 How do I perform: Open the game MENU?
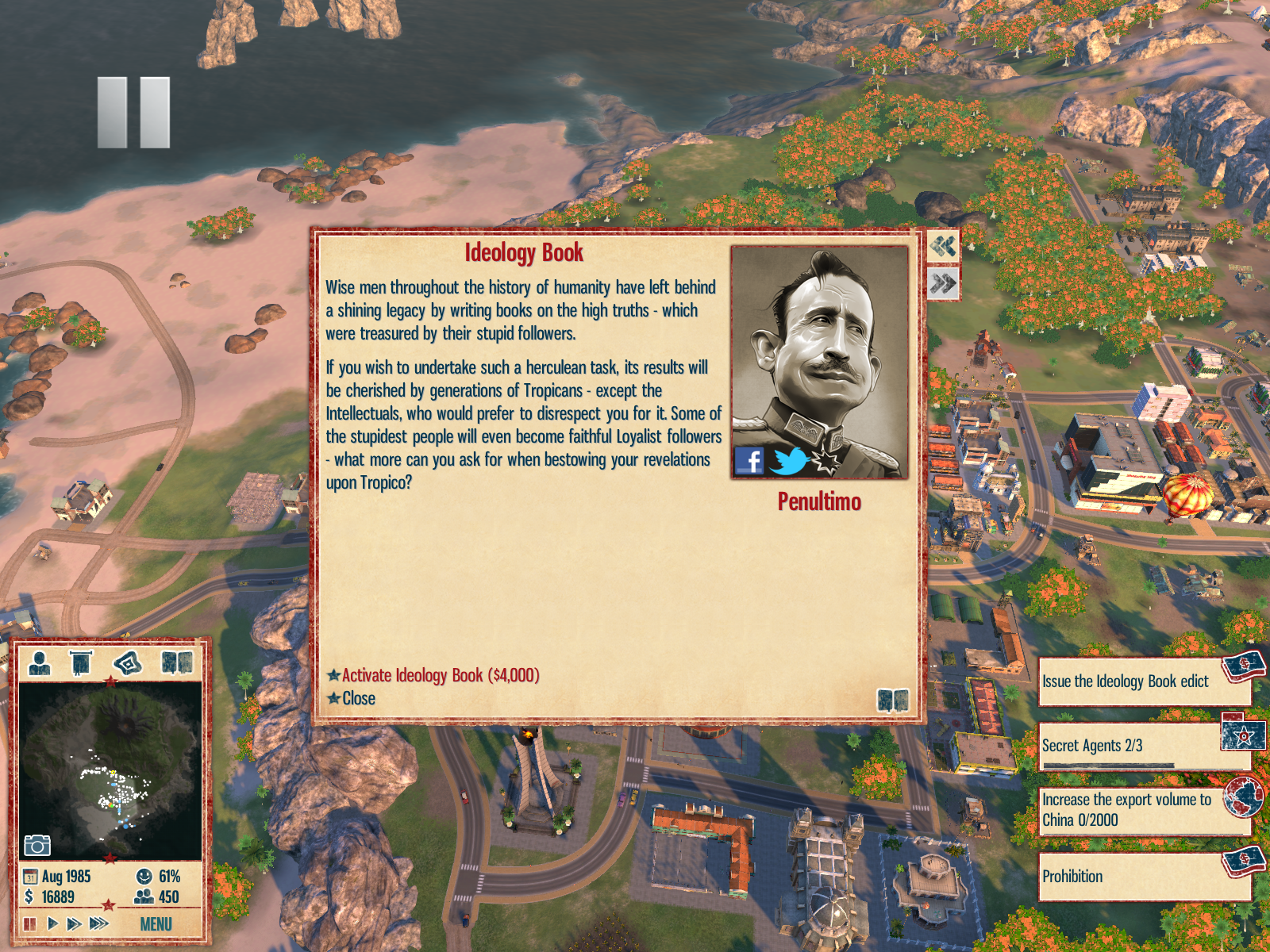pos(156,924)
